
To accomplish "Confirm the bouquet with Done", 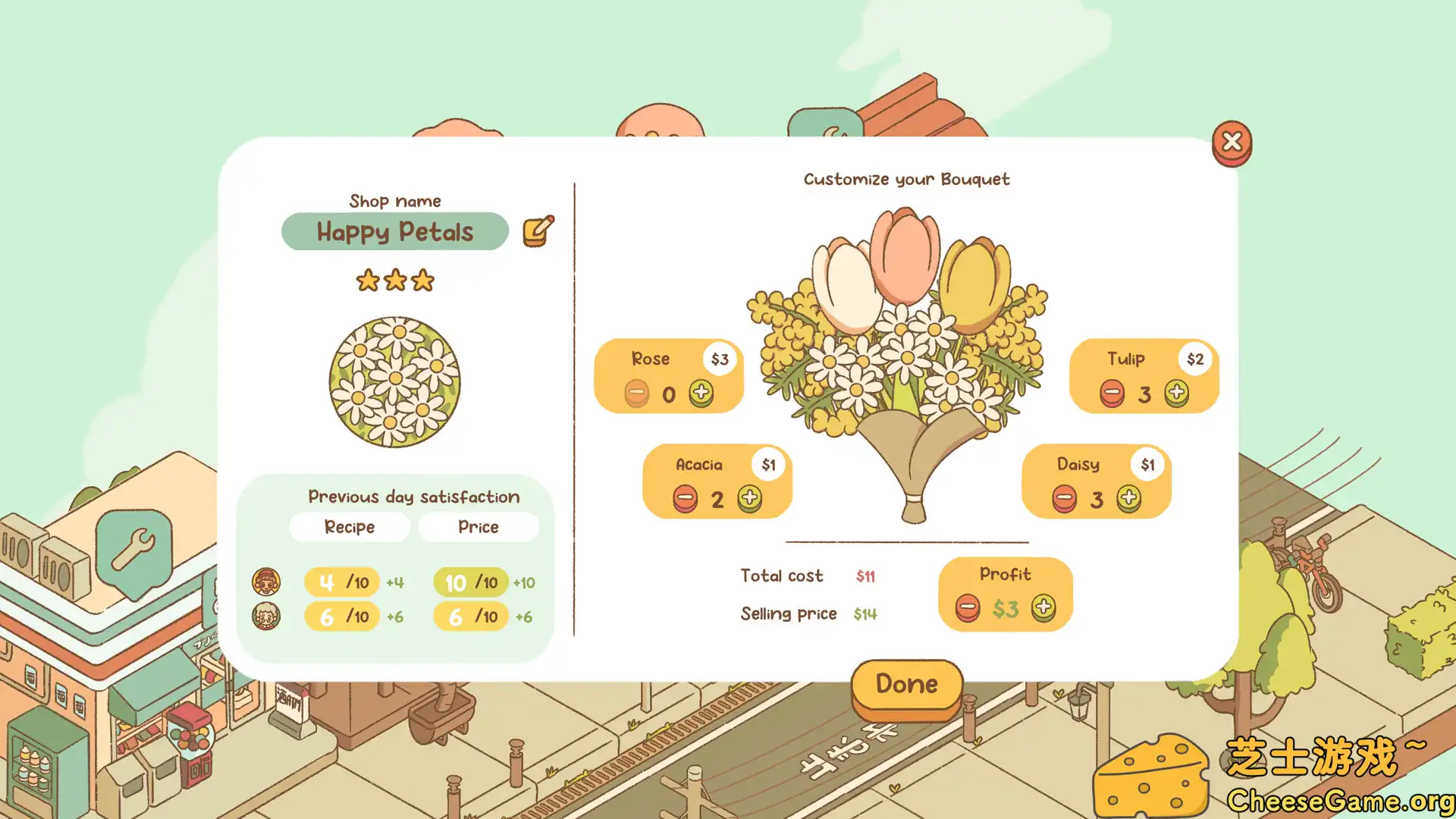I will (907, 685).
